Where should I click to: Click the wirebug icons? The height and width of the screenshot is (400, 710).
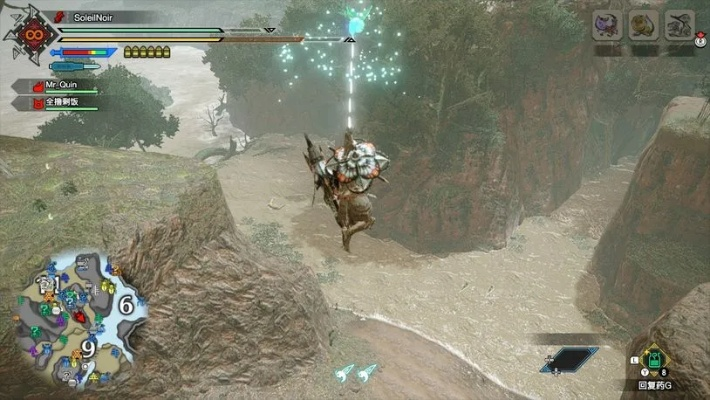(356, 372)
